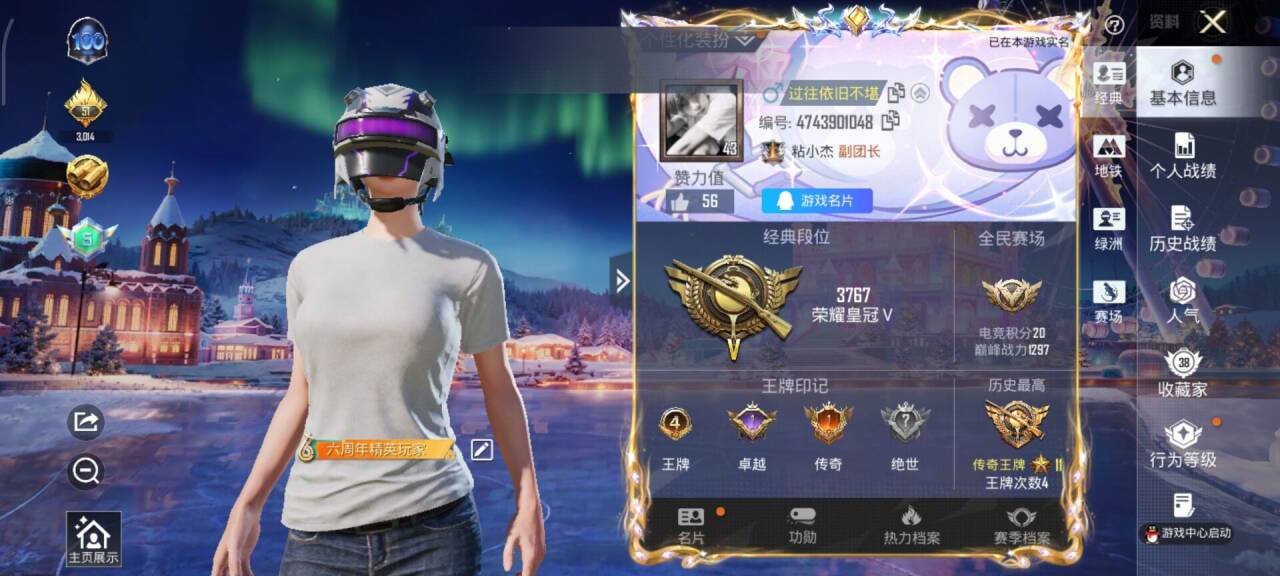Screen dimensions: 1280x576
Task: Open the 收藏家 tab
Action: tap(1182, 374)
